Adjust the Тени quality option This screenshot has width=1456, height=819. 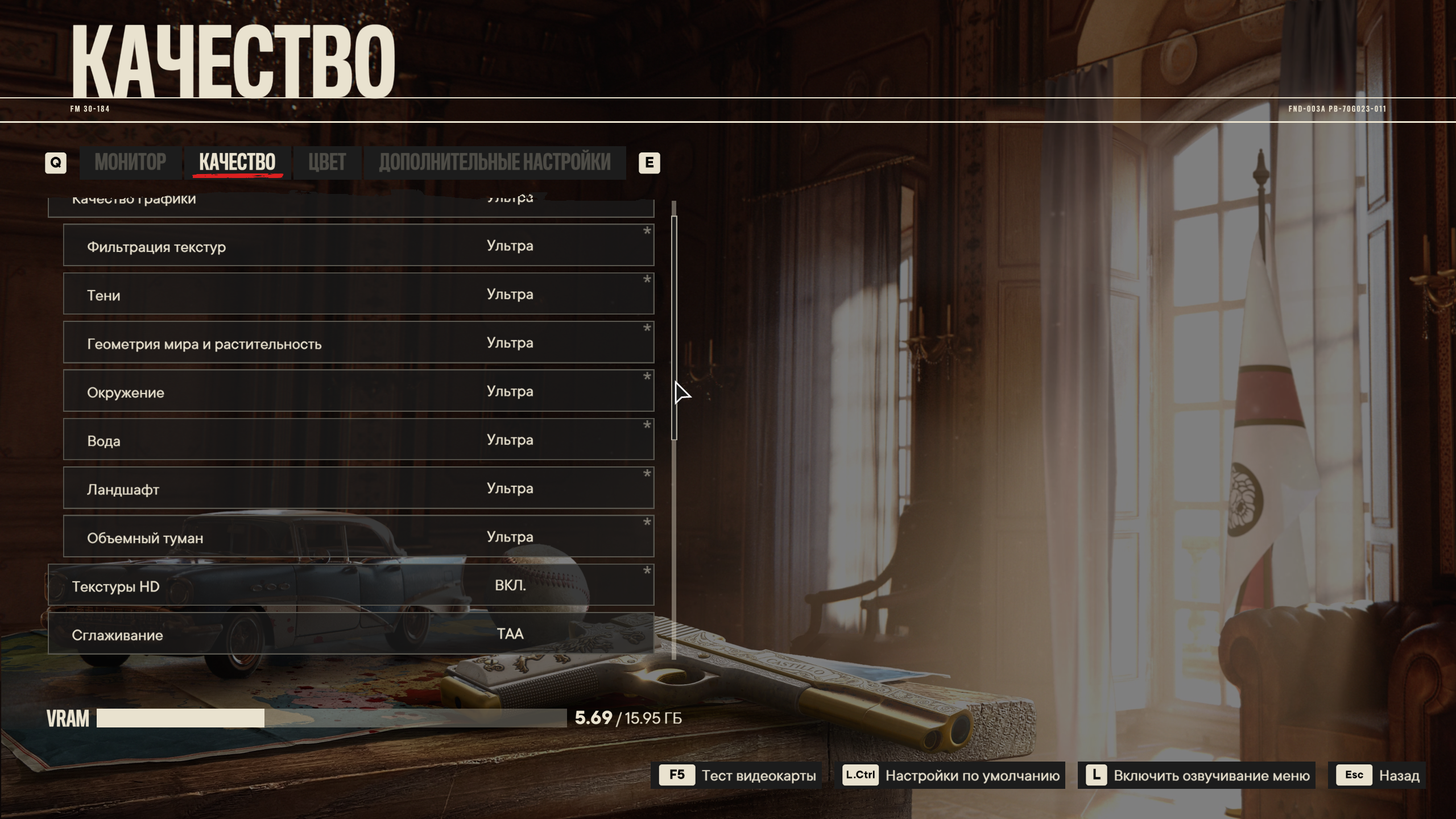point(358,294)
